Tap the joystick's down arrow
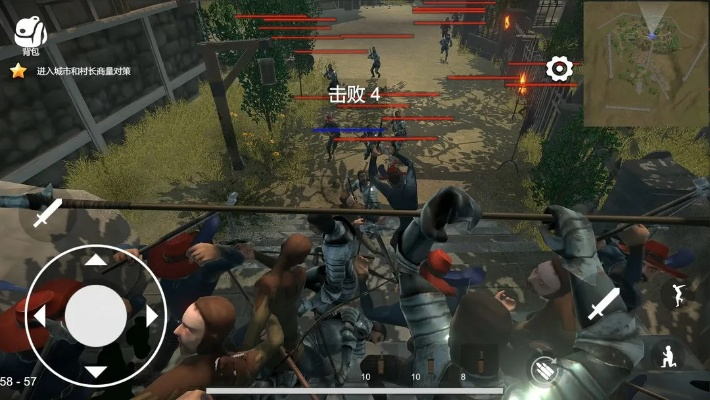Screen dimensions: 710x400 coord(95,372)
